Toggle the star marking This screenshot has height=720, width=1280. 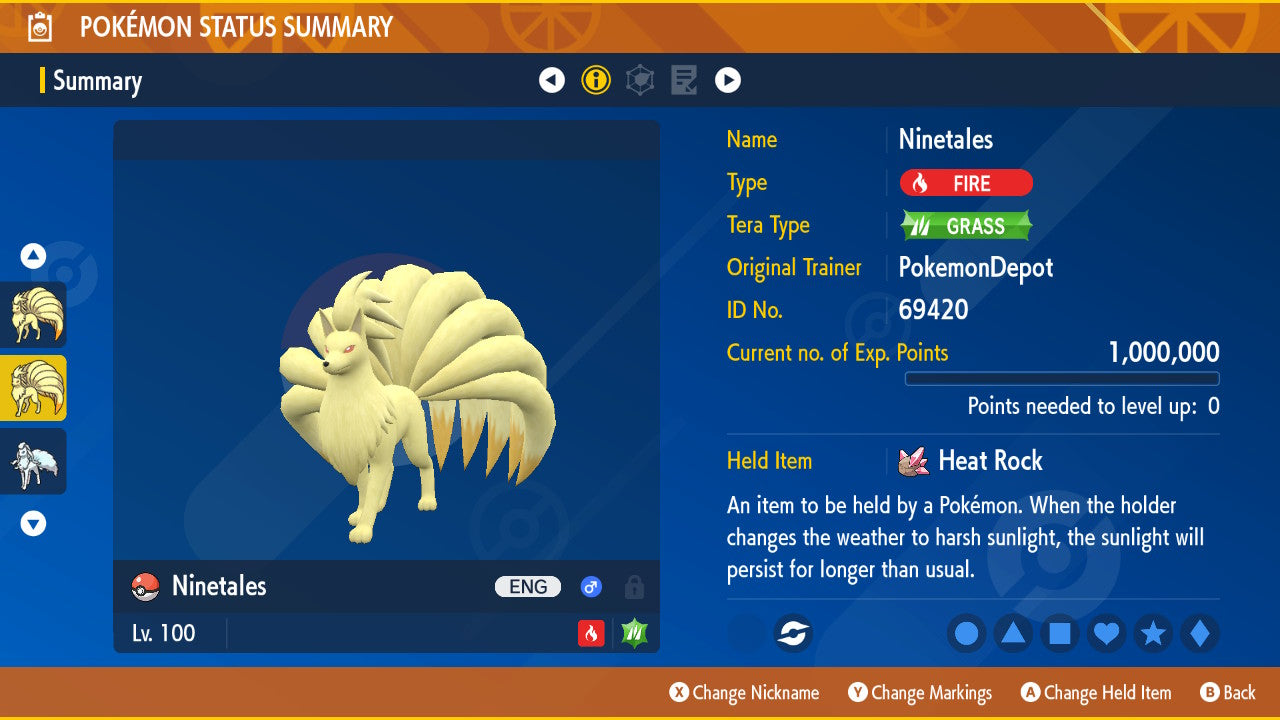(x=1153, y=633)
